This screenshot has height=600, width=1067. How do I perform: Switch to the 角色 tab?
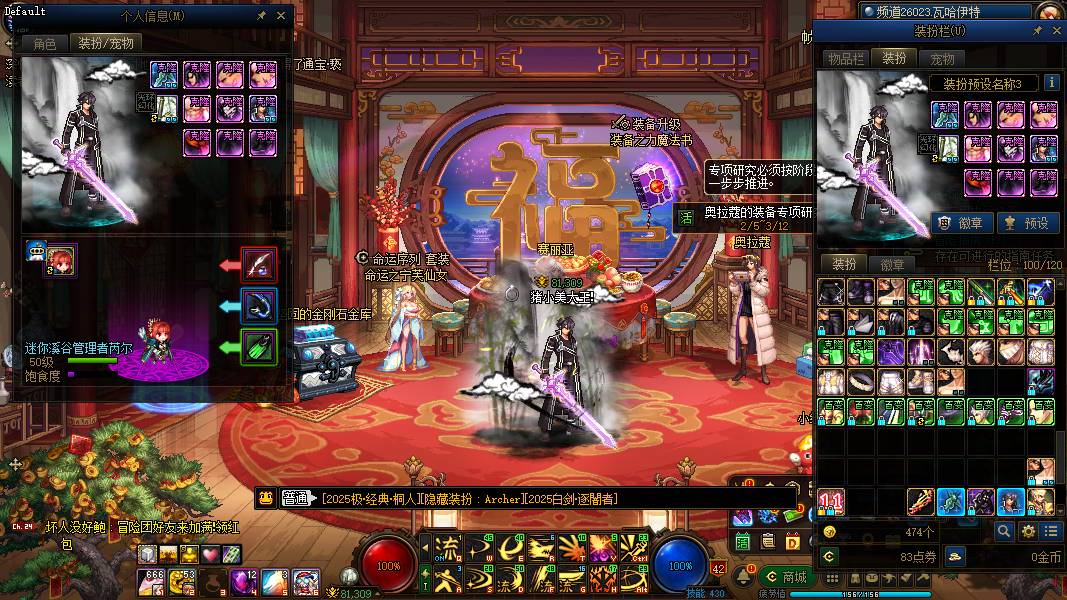click(45, 43)
